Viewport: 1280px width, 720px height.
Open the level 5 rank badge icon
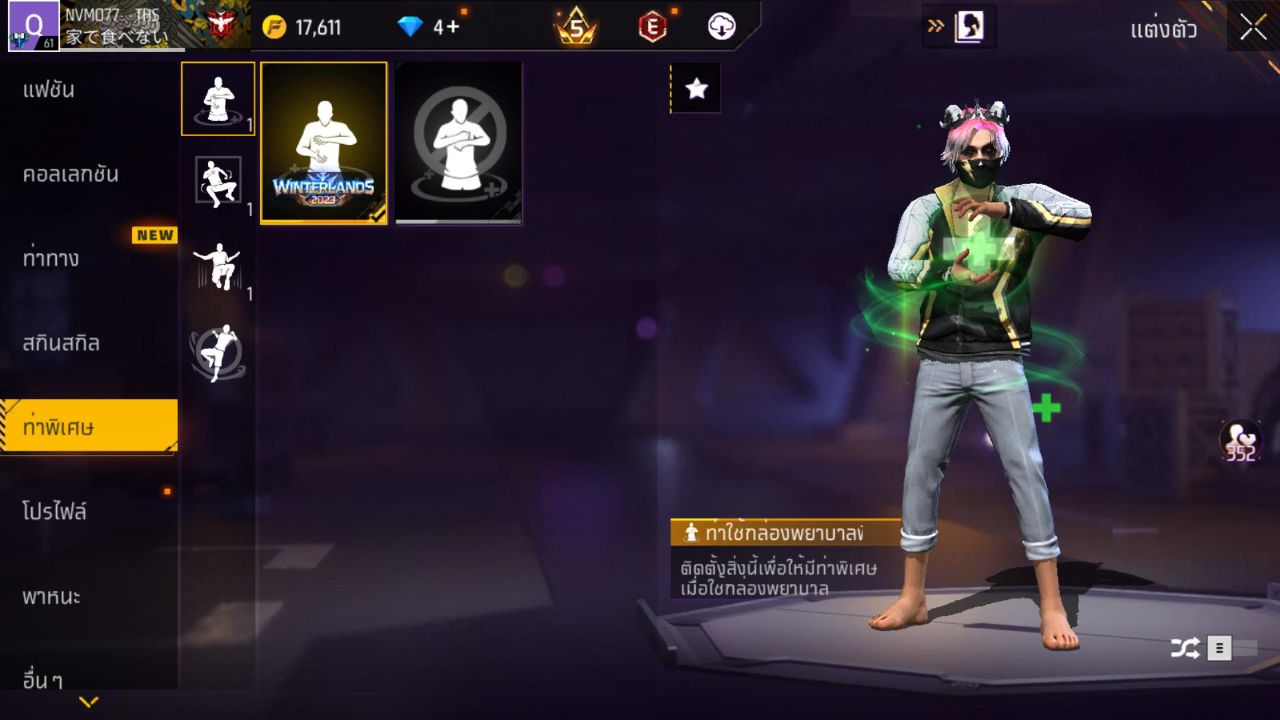(x=571, y=27)
